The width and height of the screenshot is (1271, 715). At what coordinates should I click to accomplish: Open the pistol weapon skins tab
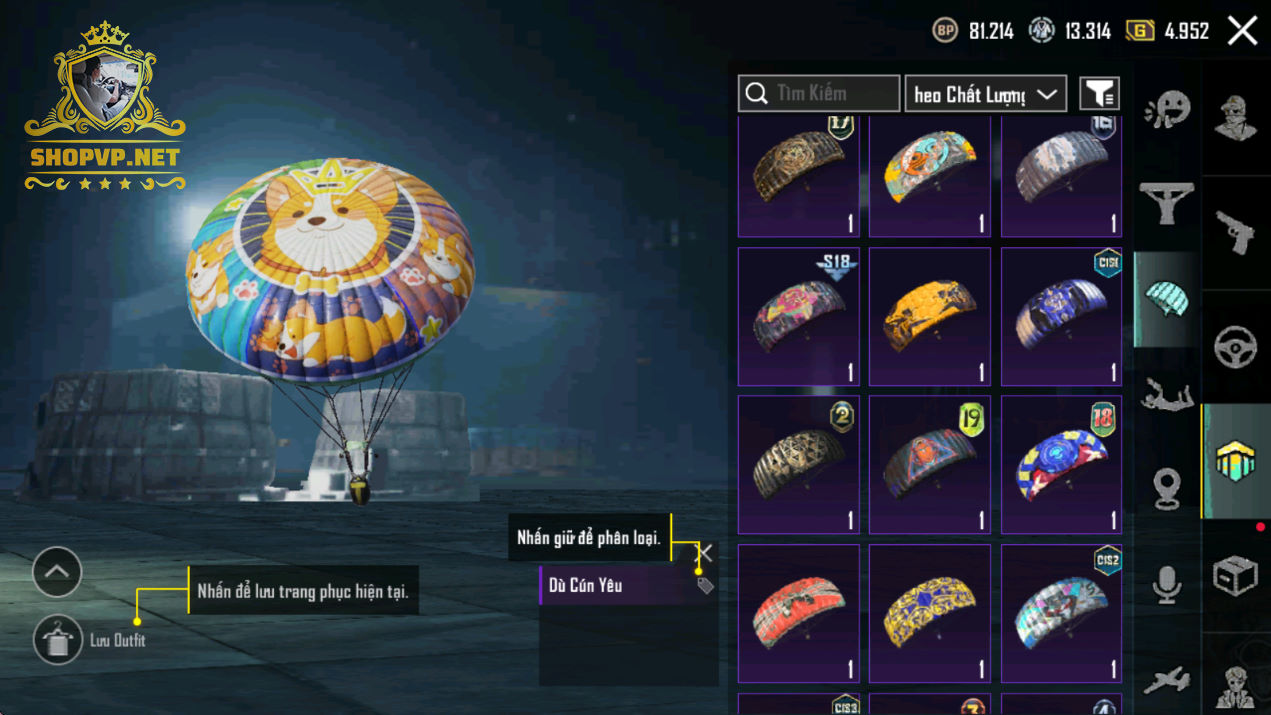tap(1235, 232)
